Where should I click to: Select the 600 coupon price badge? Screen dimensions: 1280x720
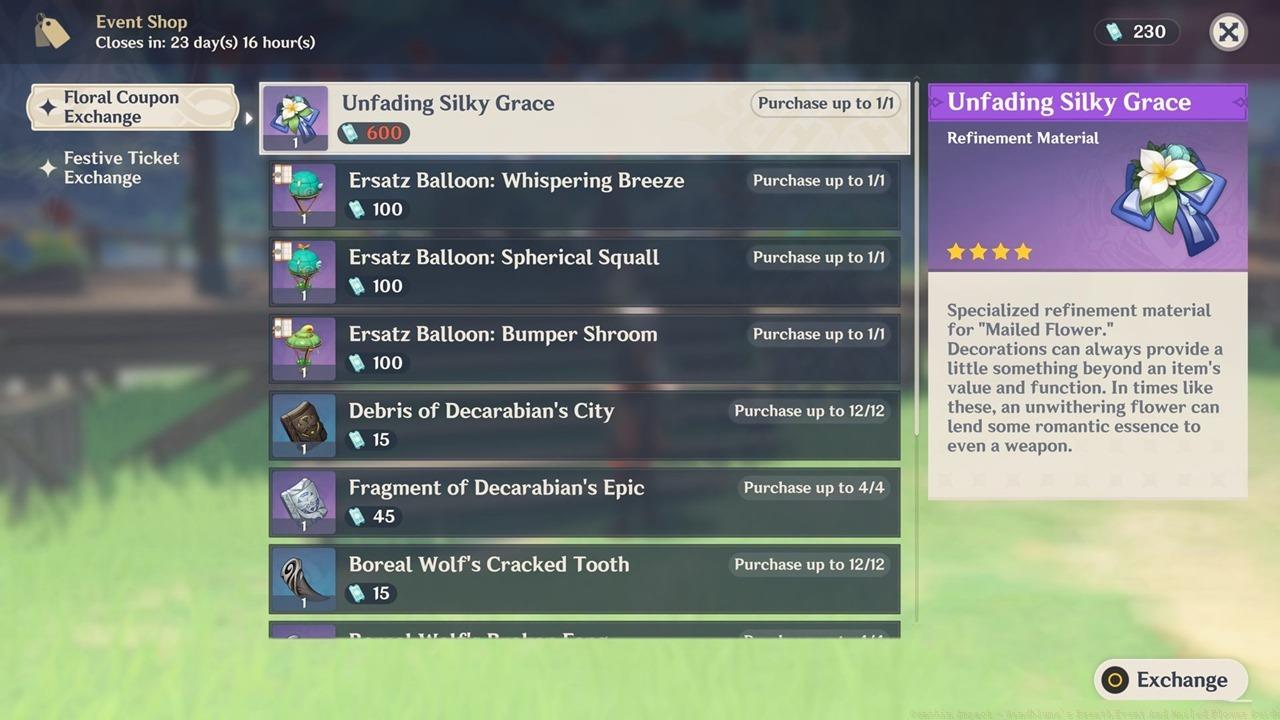pyautogui.click(x=373, y=132)
